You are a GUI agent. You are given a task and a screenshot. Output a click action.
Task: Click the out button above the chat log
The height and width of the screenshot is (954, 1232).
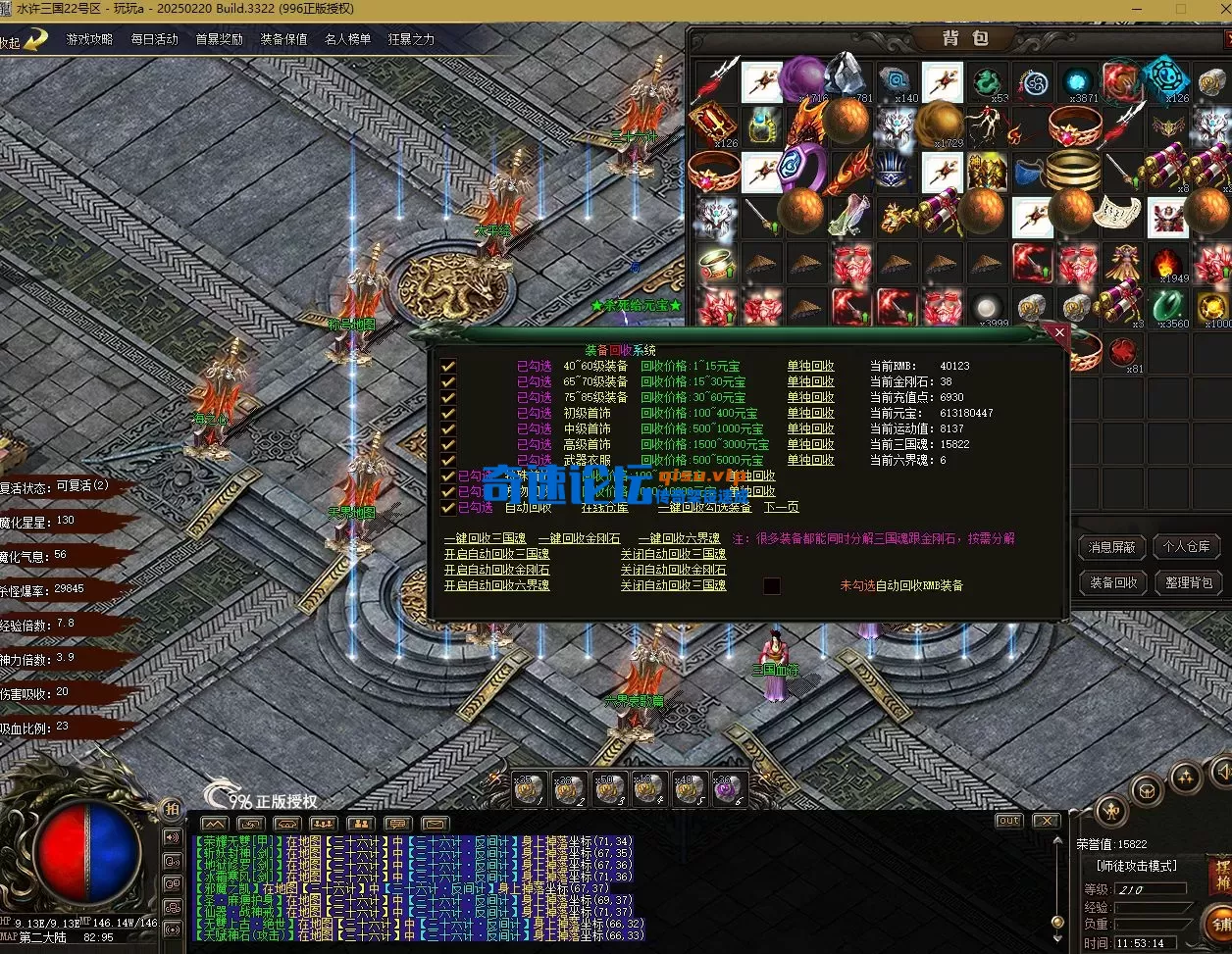pyautogui.click(x=1008, y=821)
